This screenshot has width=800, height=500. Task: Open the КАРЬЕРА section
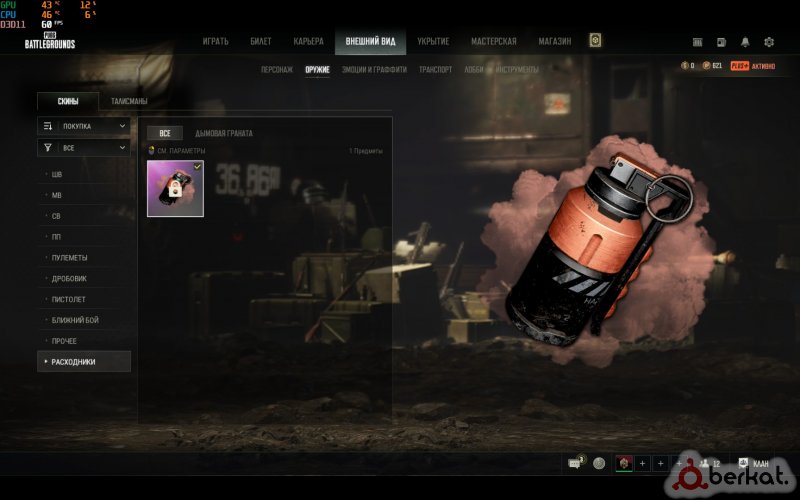[x=308, y=41]
